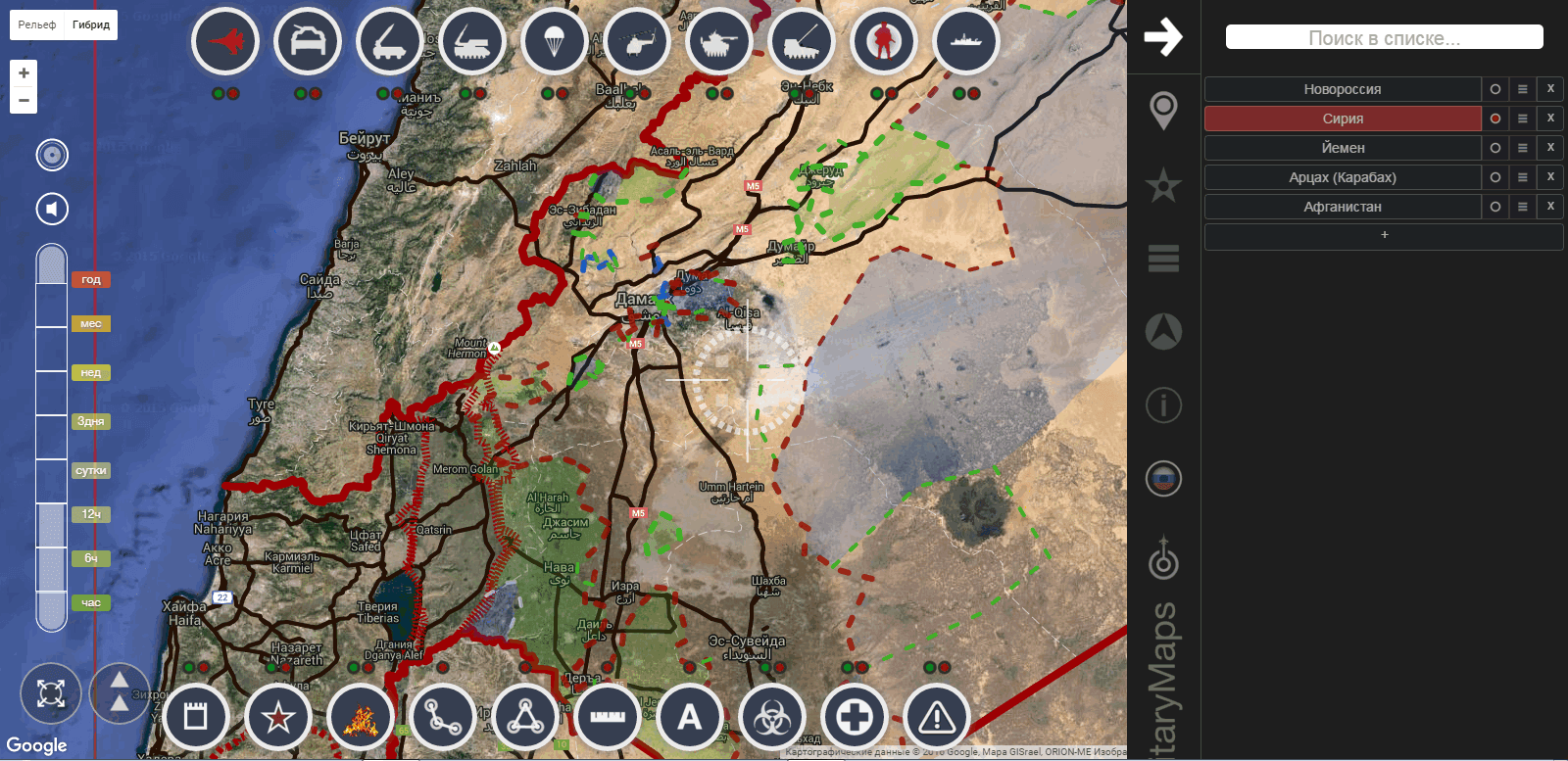Open the ruler measurement tool
1568x761 pixels.
tap(608, 718)
